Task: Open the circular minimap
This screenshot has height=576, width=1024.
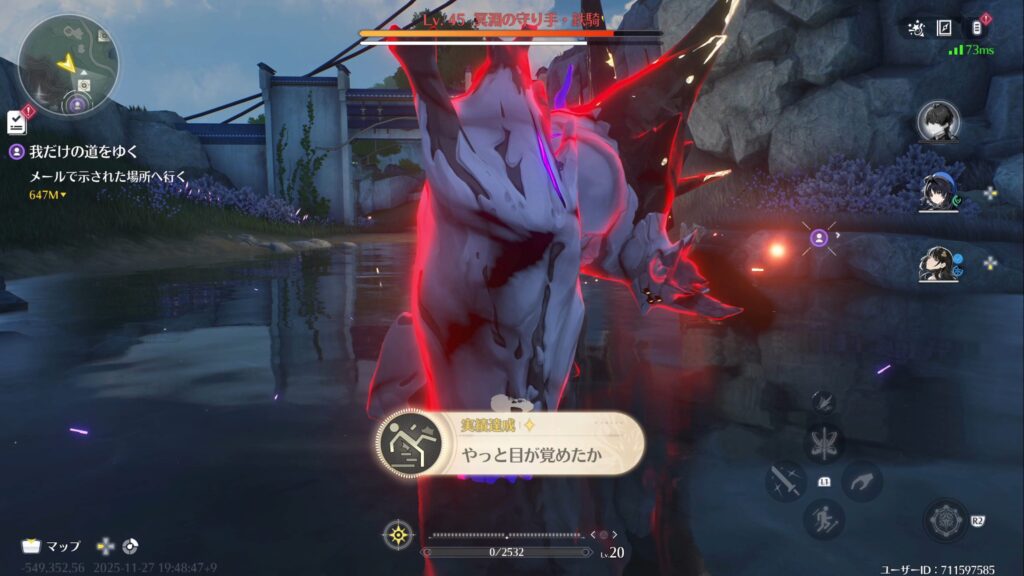Action: tap(68, 64)
